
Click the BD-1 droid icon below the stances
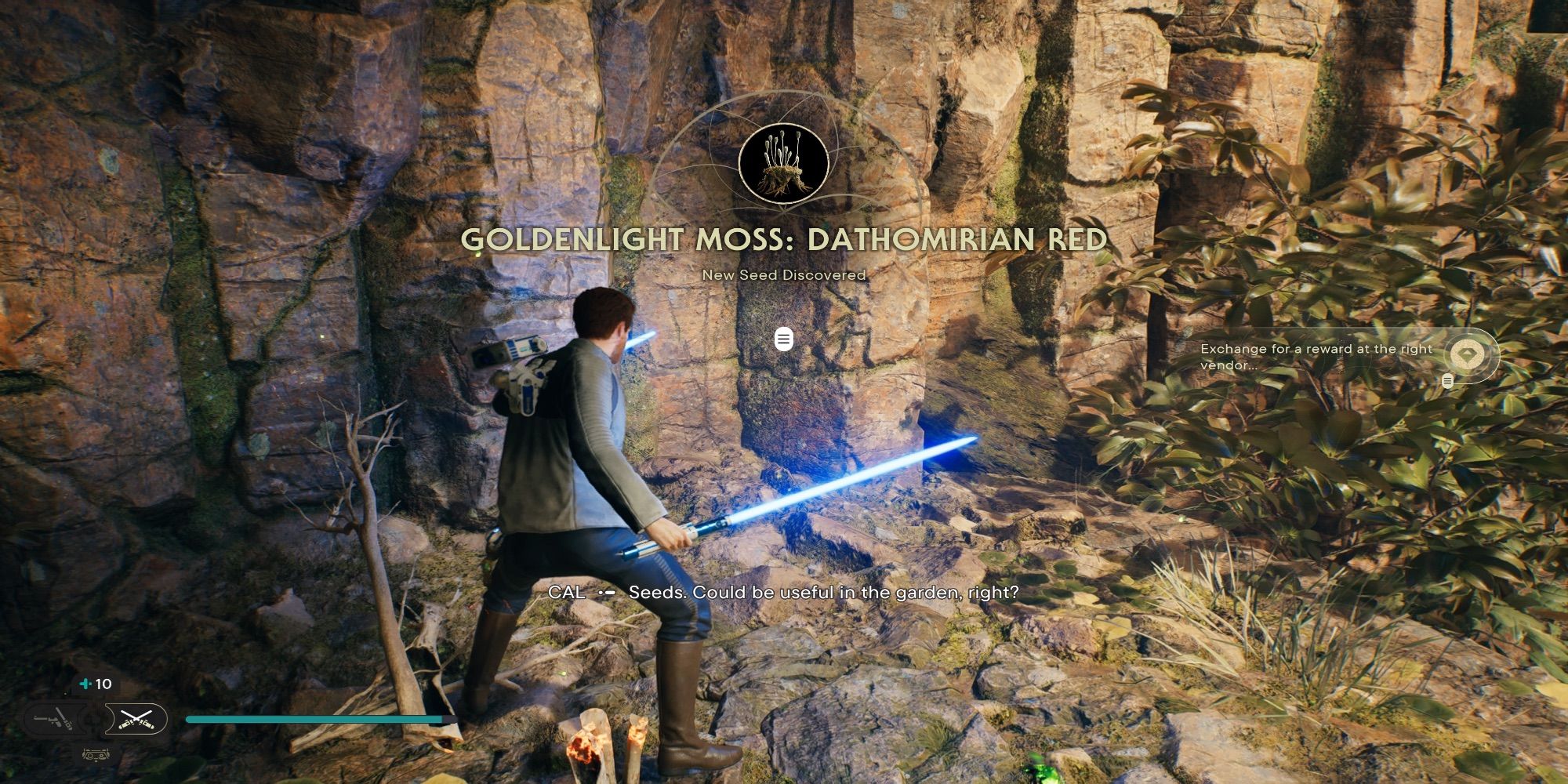(x=96, y=756)
